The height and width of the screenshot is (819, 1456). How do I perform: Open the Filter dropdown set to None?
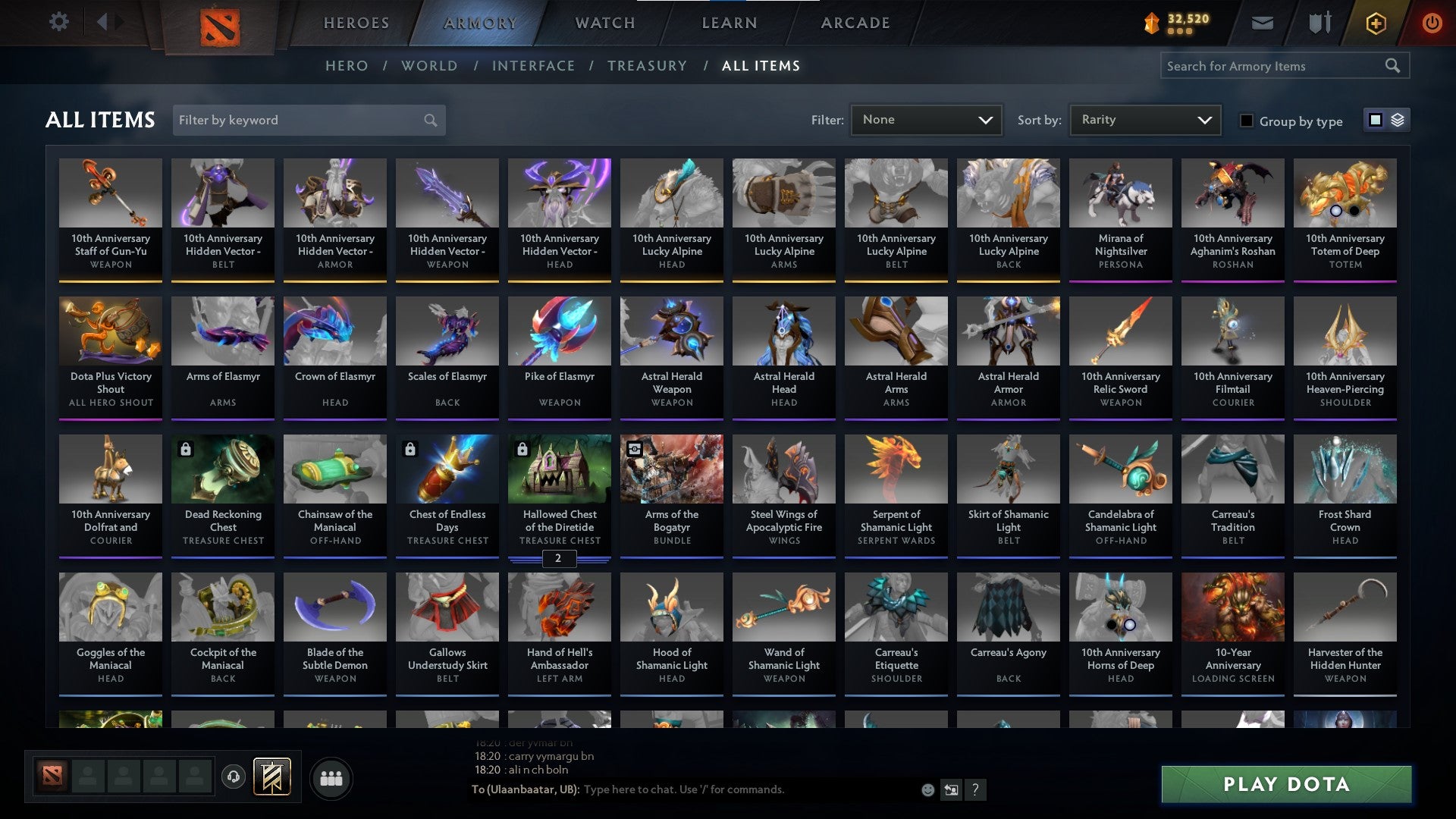927,119
